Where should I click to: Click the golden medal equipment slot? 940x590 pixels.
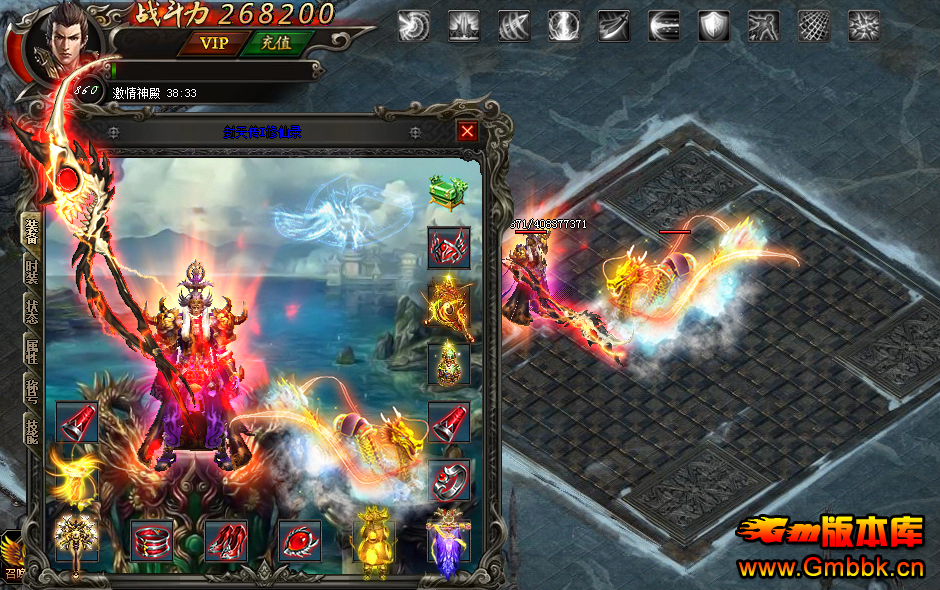(x=449, y=305)
